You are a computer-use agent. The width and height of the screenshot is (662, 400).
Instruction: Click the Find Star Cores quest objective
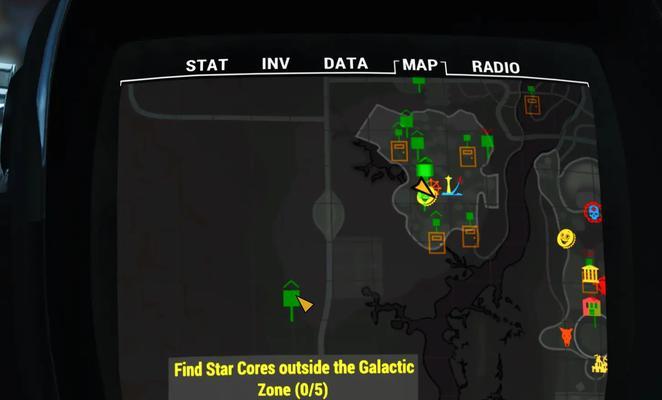[293, 378]
